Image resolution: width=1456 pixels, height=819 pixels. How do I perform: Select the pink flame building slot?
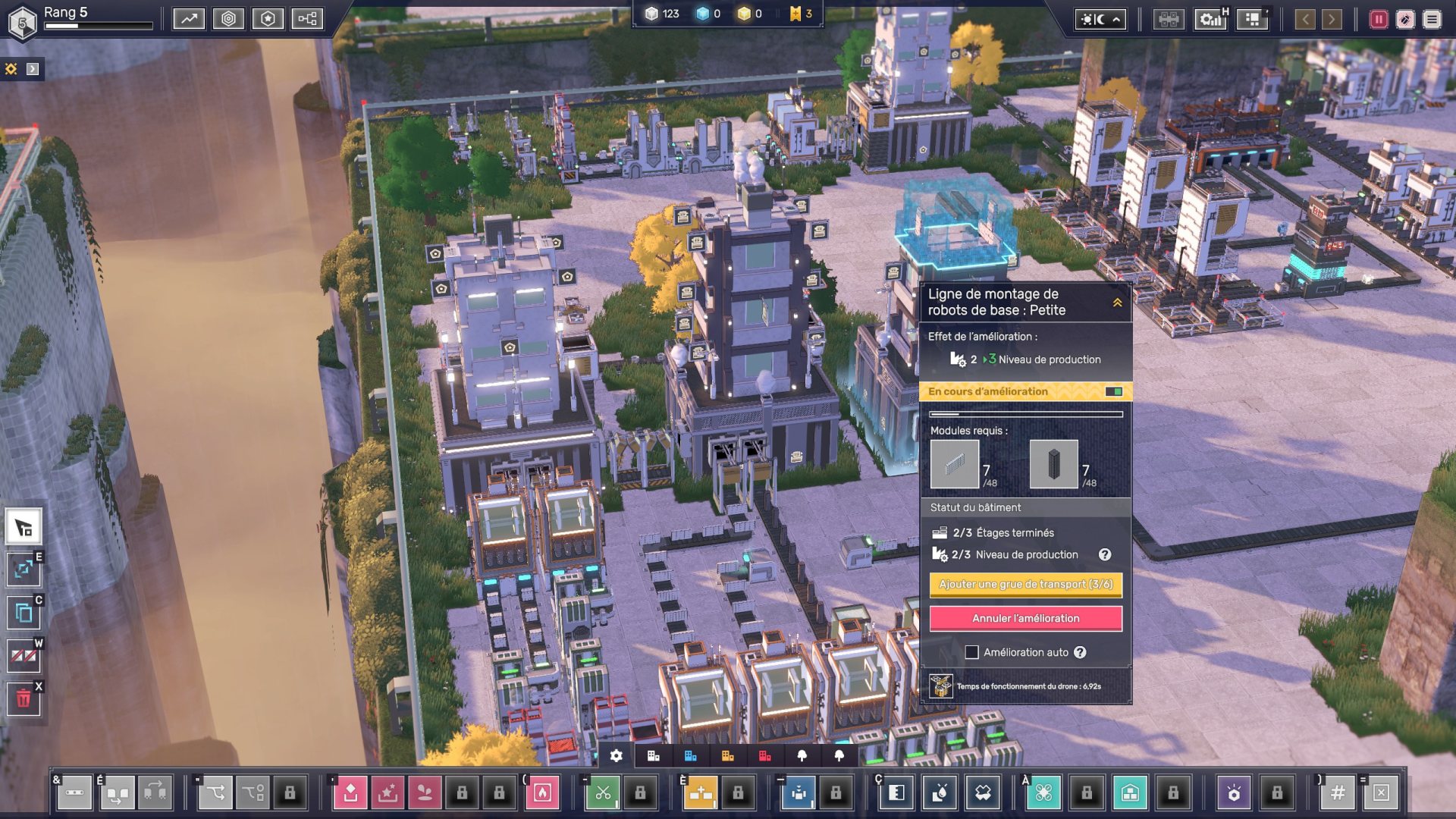pyautogui.click(x=542, y=793)
